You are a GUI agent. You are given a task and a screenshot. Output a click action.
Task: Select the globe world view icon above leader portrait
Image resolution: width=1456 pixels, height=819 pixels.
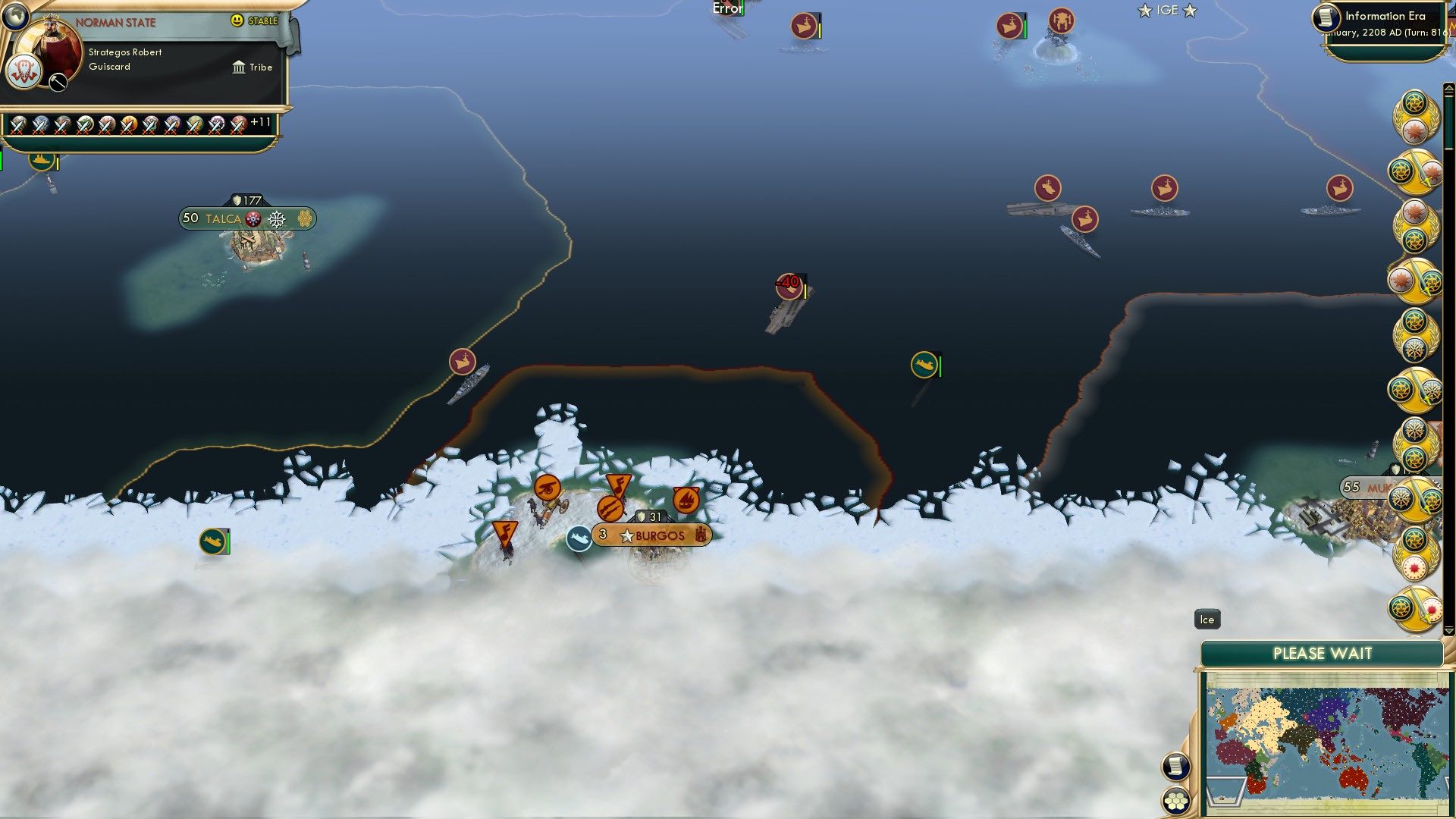(15, 15)
